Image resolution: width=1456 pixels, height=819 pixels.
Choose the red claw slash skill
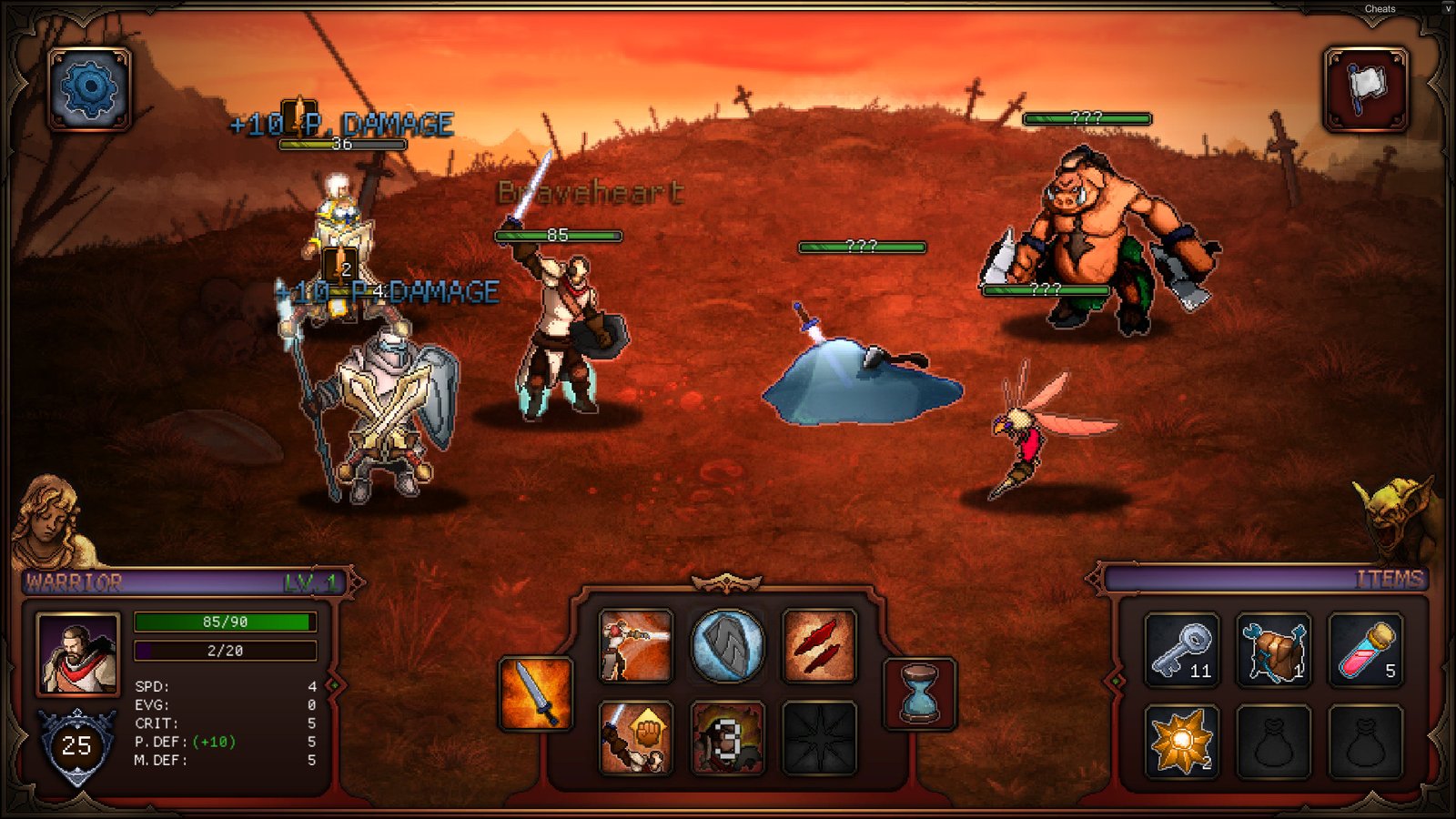click(x=819, y=645)
